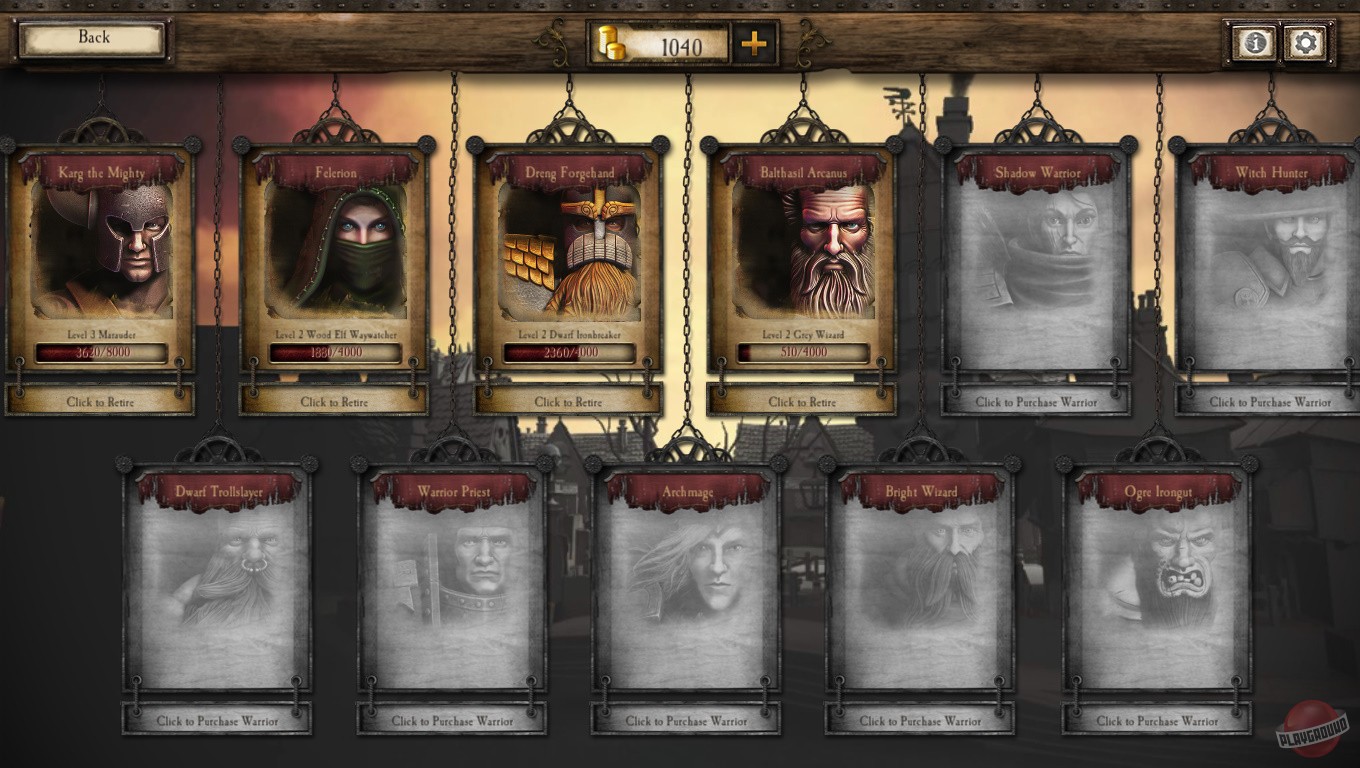Purchase the Bright Wizard

(x=919, y=719)
